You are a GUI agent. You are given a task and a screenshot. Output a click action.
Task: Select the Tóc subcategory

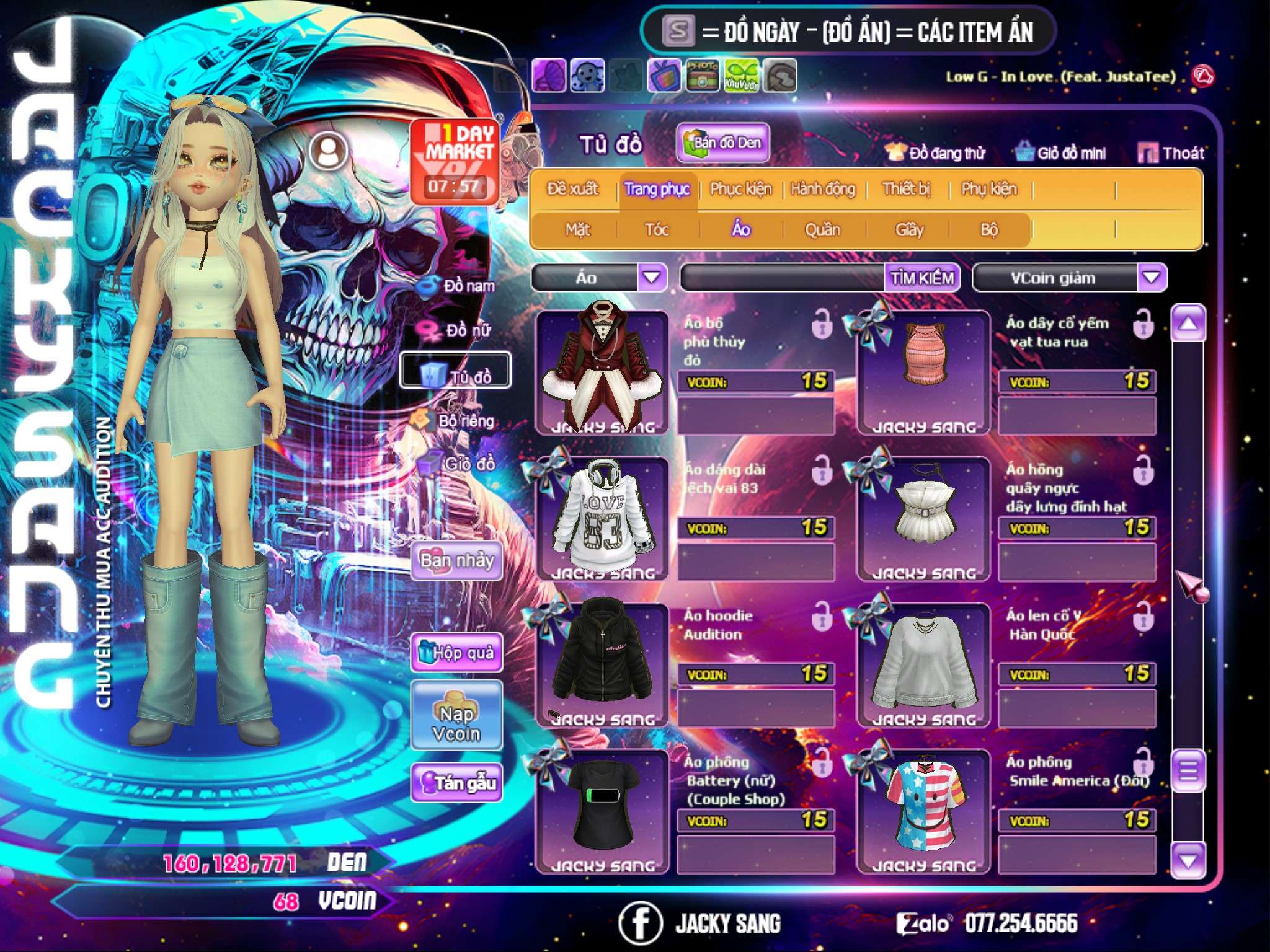tap(657, 230)
